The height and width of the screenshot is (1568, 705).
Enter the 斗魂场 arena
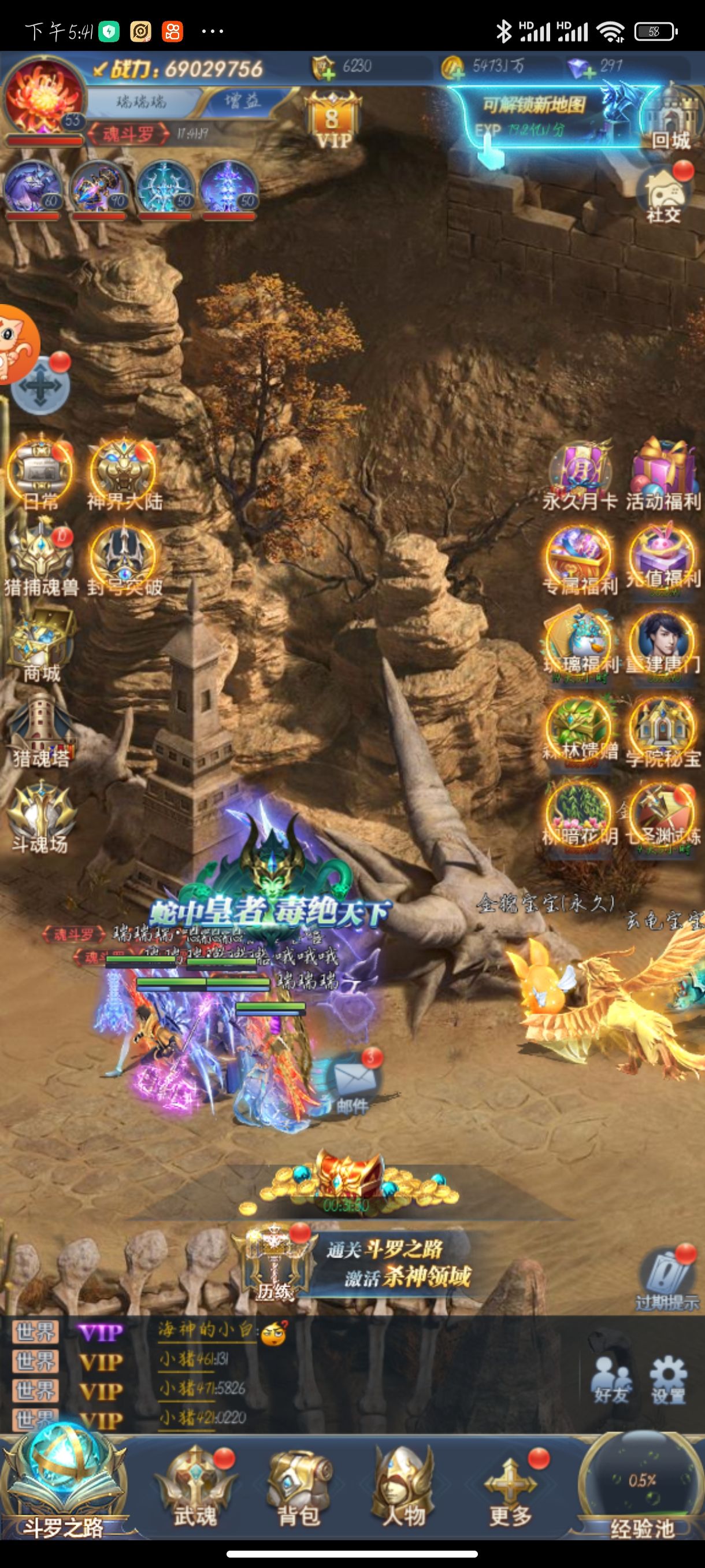click(x=40, y=816)
